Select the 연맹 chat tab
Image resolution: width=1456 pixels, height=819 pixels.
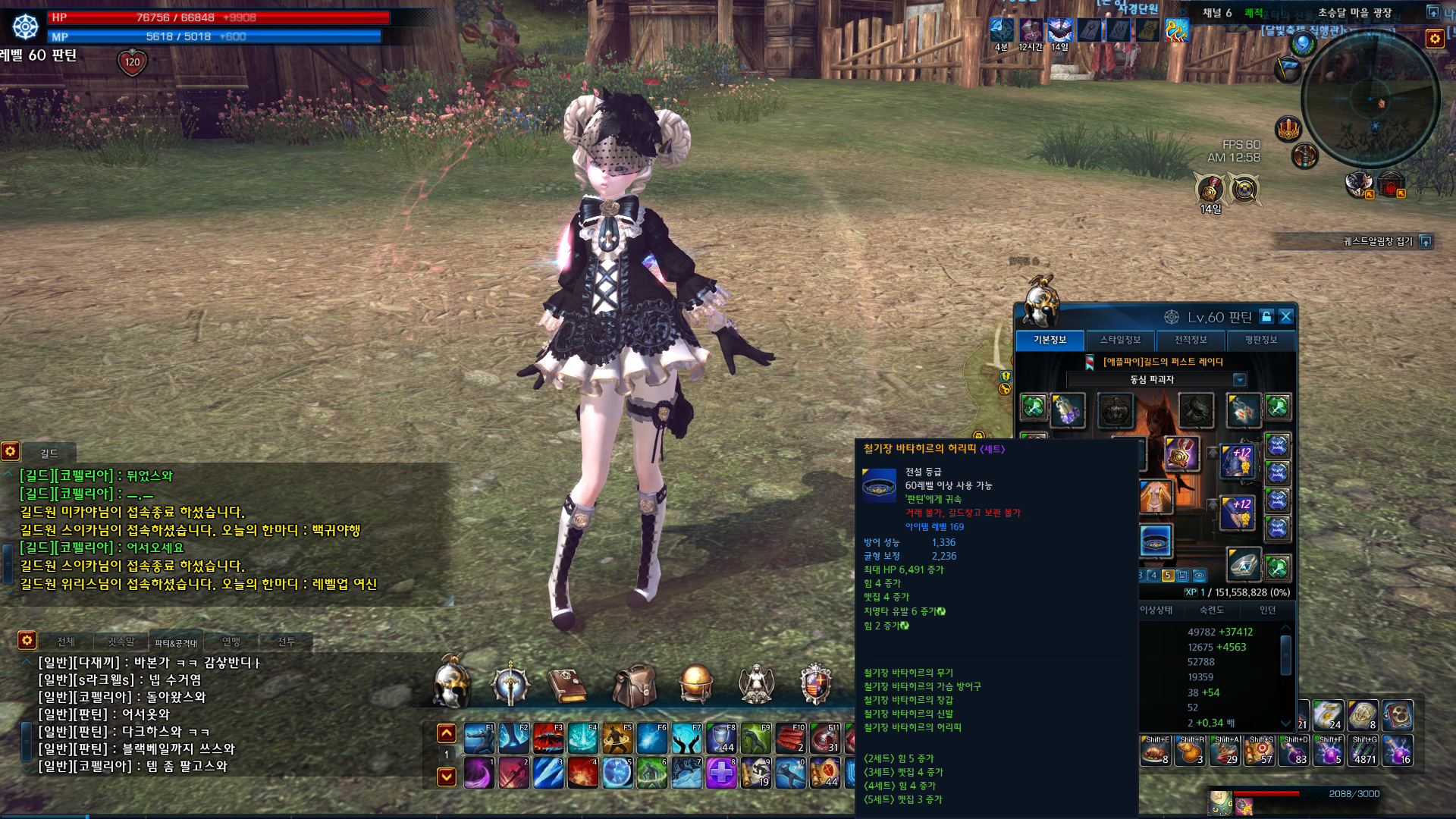(x=231, y=642)
